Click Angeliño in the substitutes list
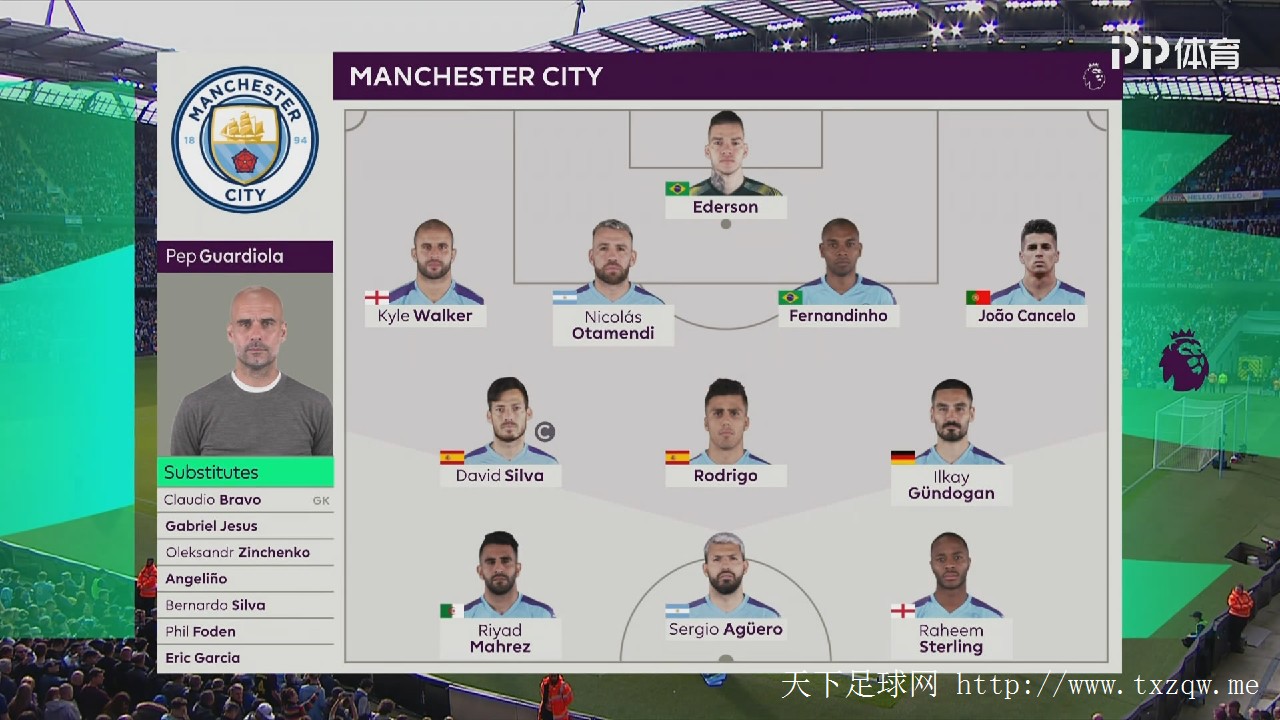This screenshot has width=1280, height=720. 245,579
